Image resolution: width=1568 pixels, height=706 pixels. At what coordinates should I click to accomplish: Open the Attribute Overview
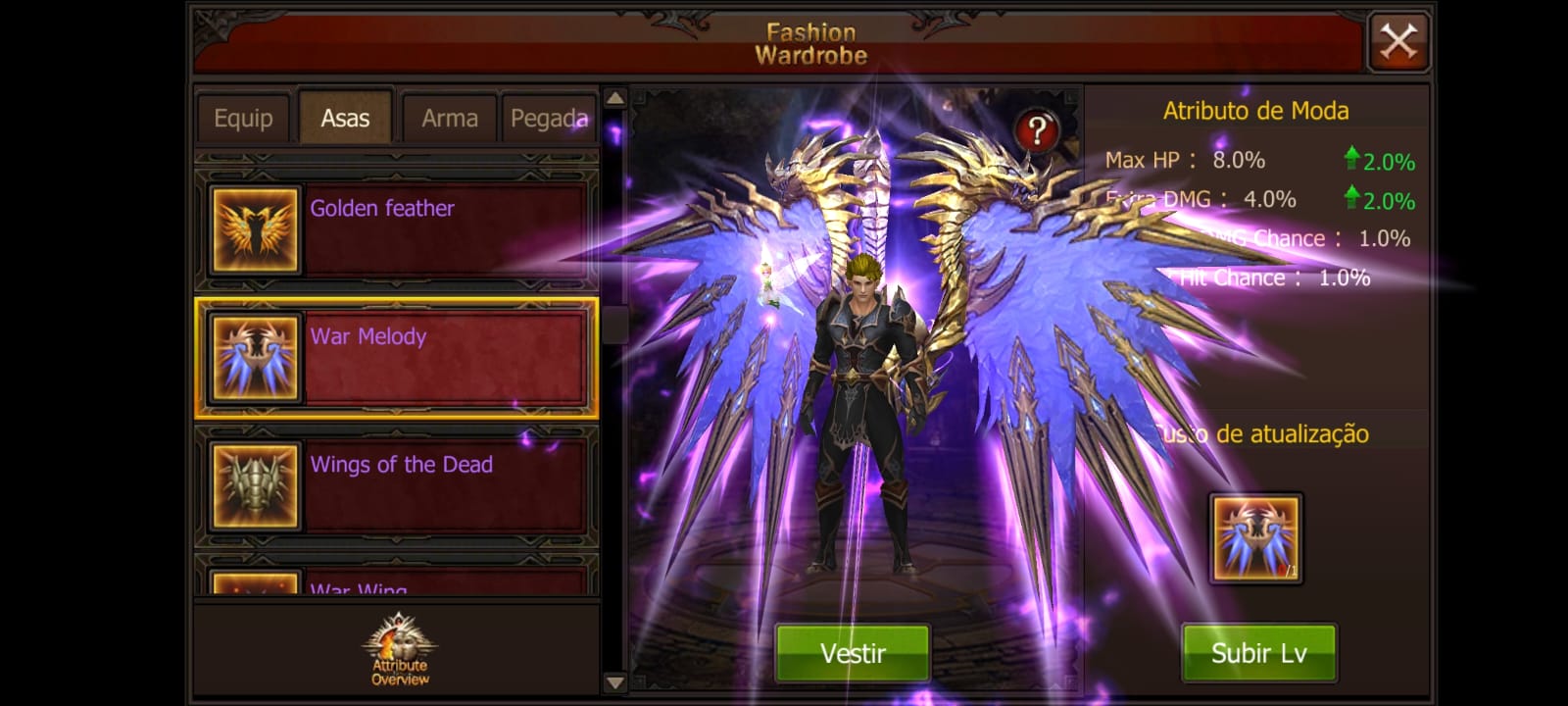point(400,651)
